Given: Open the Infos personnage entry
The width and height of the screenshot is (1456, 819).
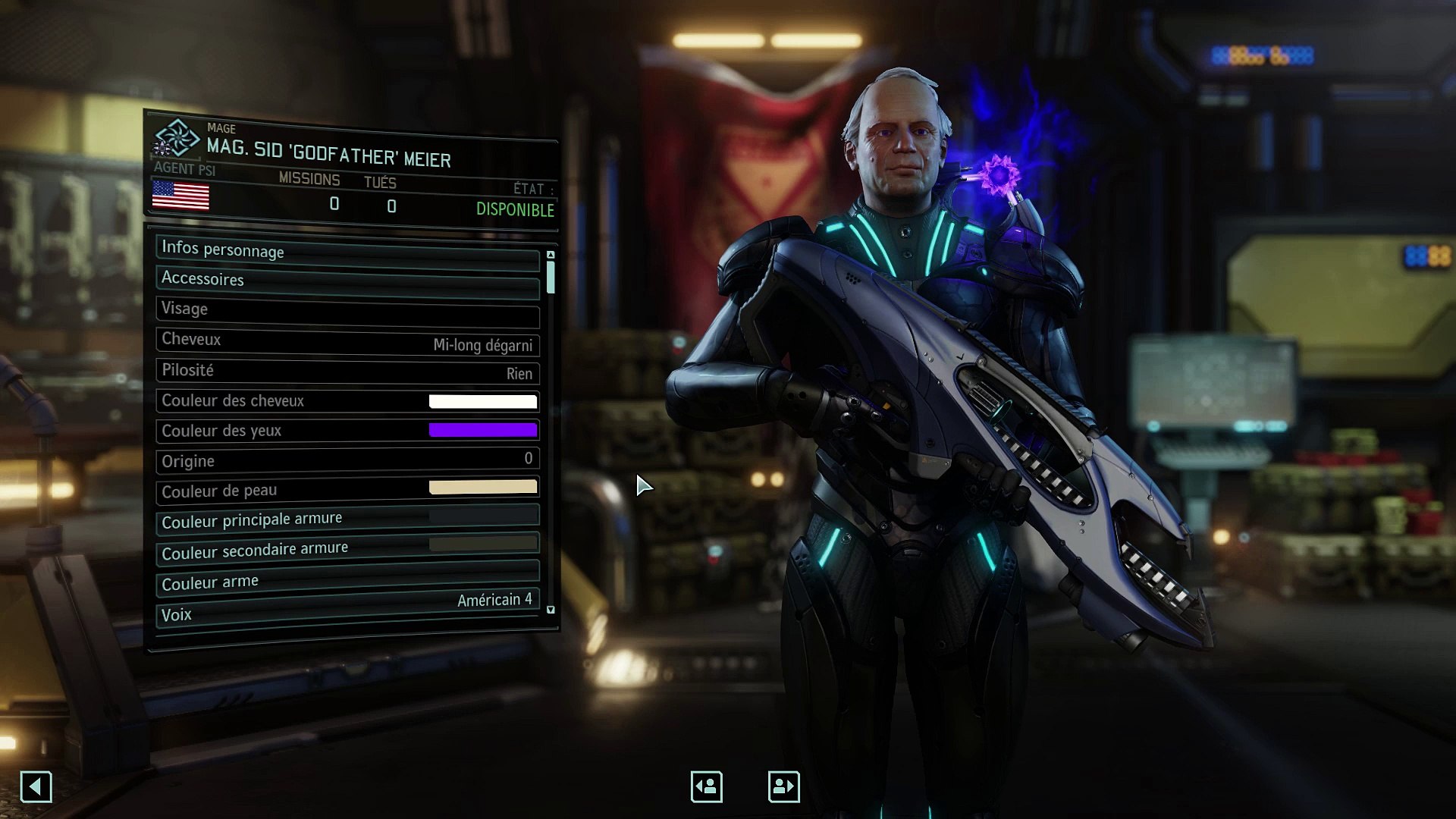Looking at the screenshot, I should click(x=347, y=253).
